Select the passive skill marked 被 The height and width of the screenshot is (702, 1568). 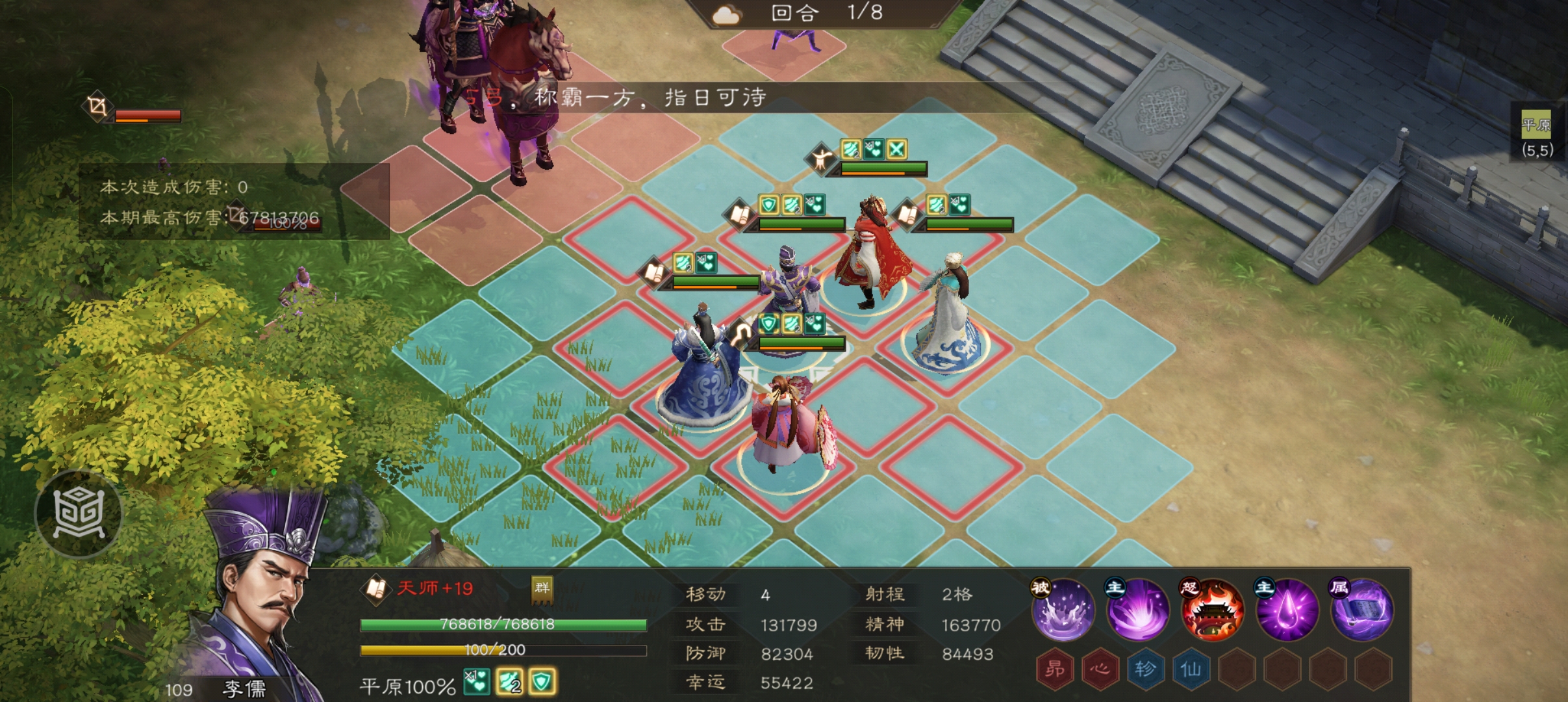pyautogui.click(x=1063, y=610)
